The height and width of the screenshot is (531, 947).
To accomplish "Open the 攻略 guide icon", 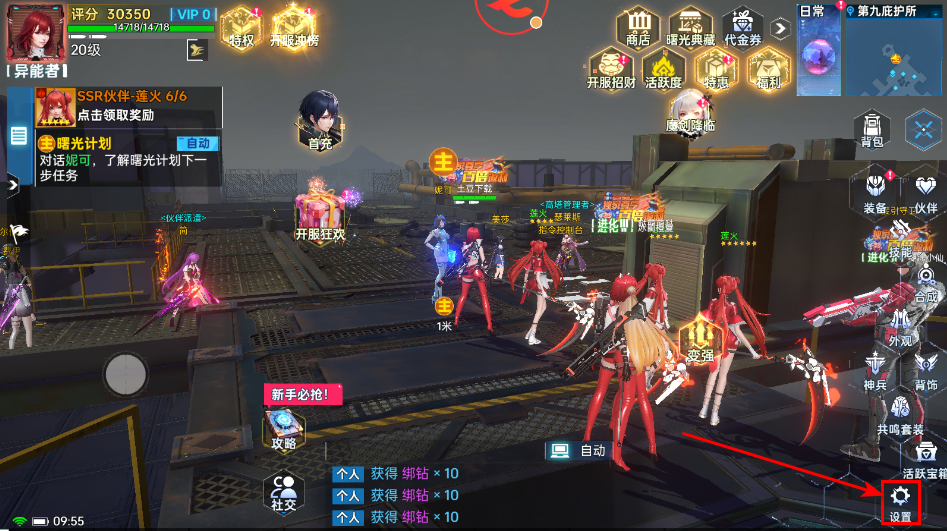I will pyautogui.click(x=284, y=428).
